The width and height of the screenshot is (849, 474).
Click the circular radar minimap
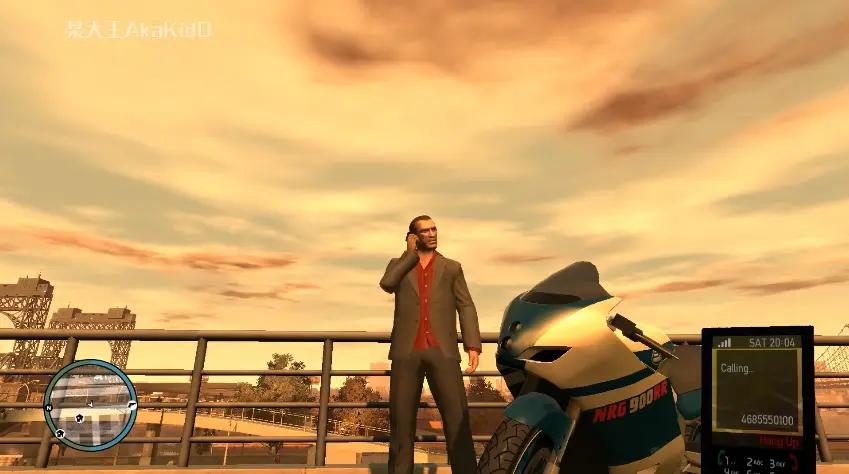coord(91,402)
